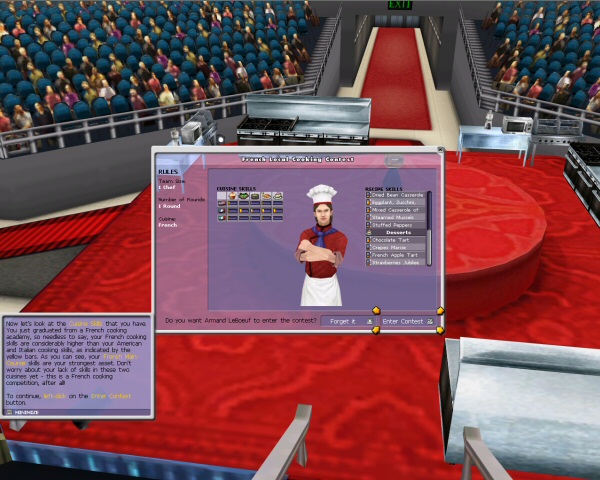Choose Steamed Mussels in recipe skills
Image resolution: width=600 pixels, height=480 pixels.
click(x=397, y=217)
